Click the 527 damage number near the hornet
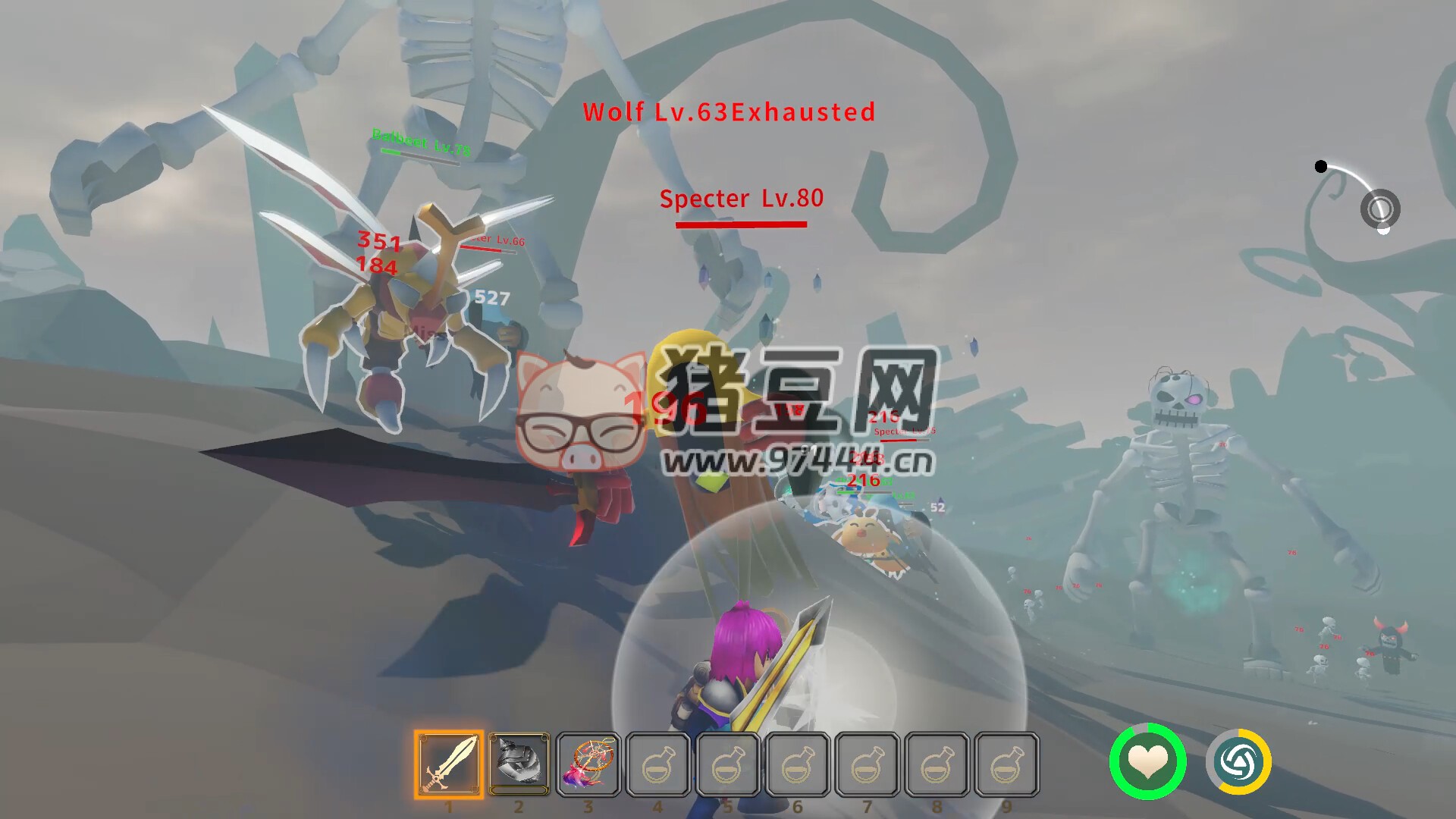 [490, 297]
